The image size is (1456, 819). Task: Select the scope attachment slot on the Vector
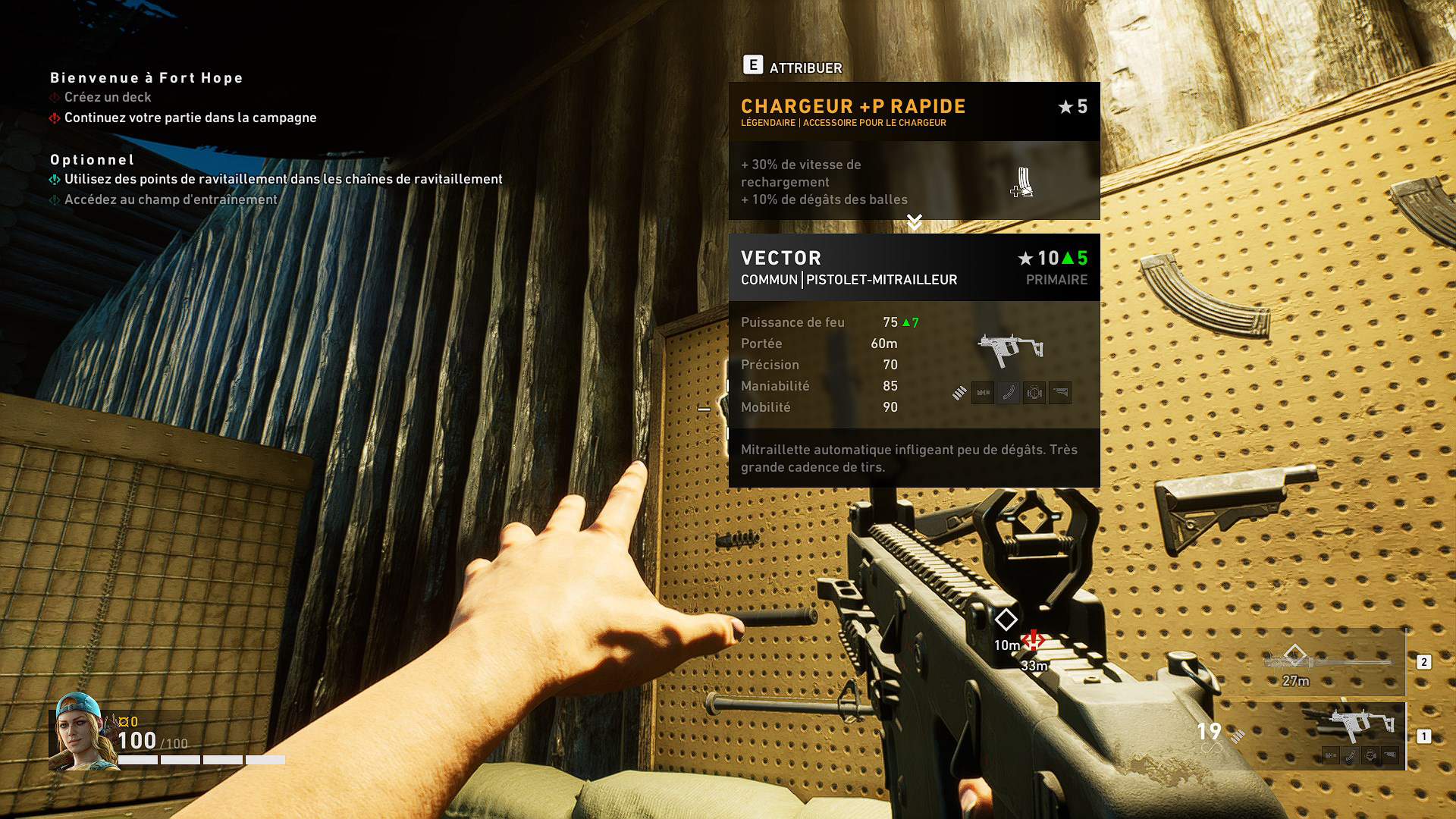pos(1034,393)
